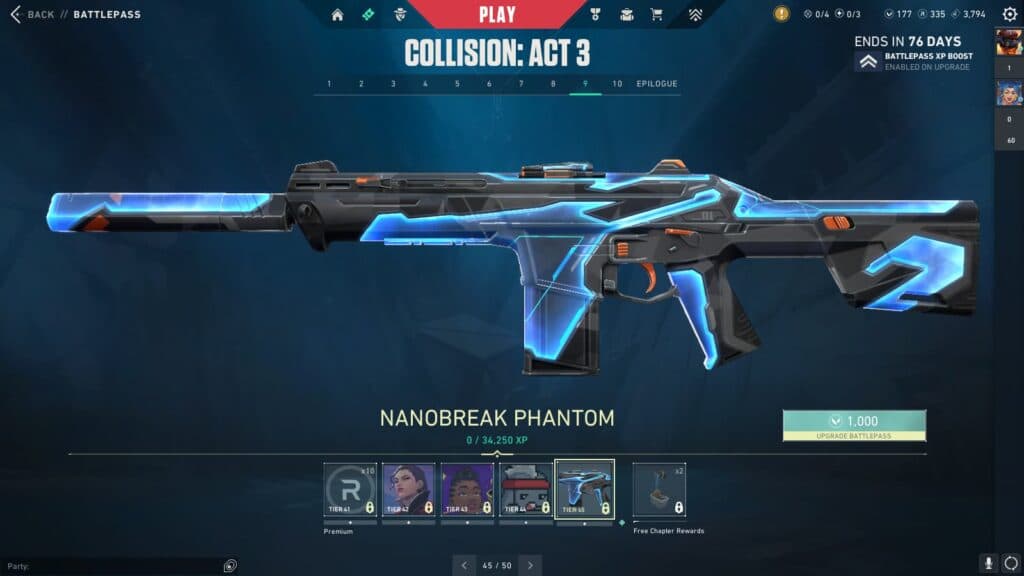Screen dimensions: 1024x576
Task: Switch to chapter 1 tab
Action: click(329, 84)
